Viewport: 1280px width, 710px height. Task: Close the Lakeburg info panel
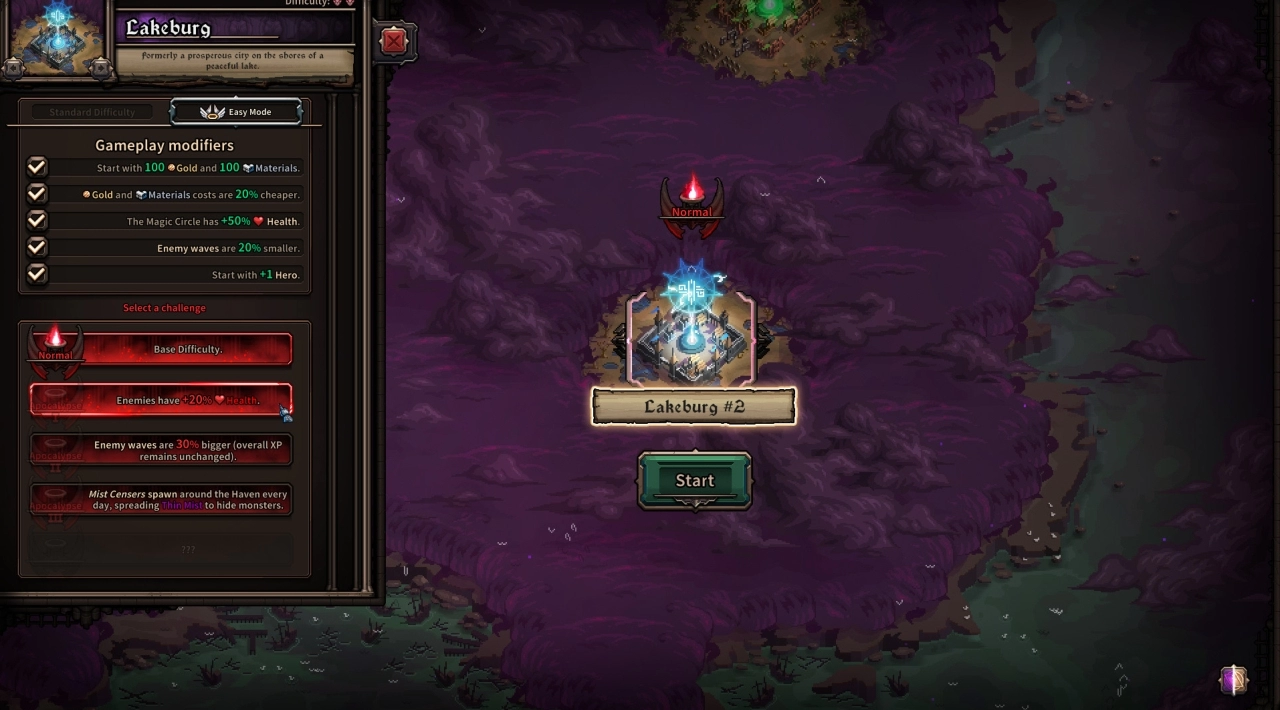pos(394,41)
